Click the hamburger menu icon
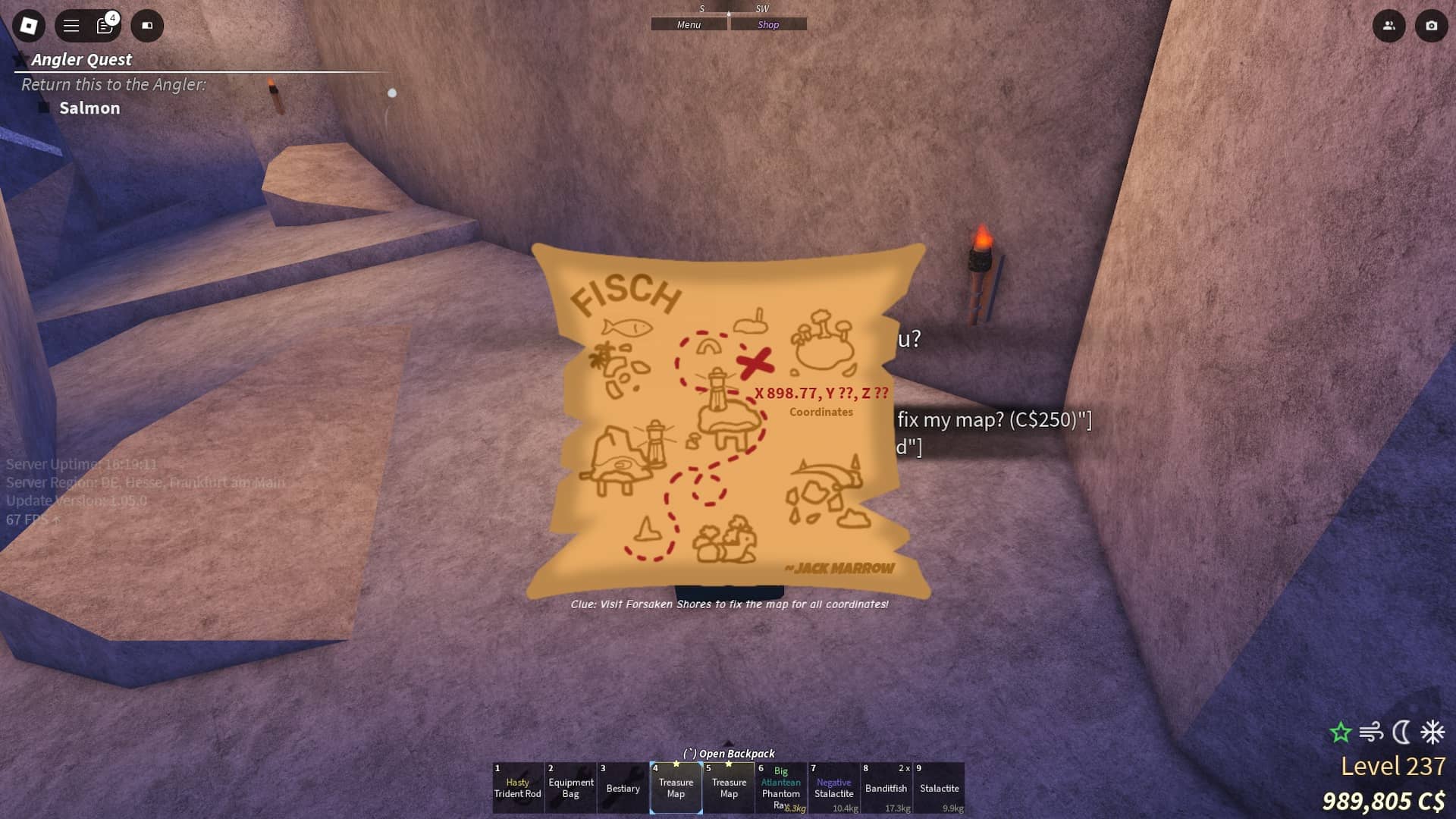Image resolution: width=1456 pixels, height=819 pixels. 70,25
